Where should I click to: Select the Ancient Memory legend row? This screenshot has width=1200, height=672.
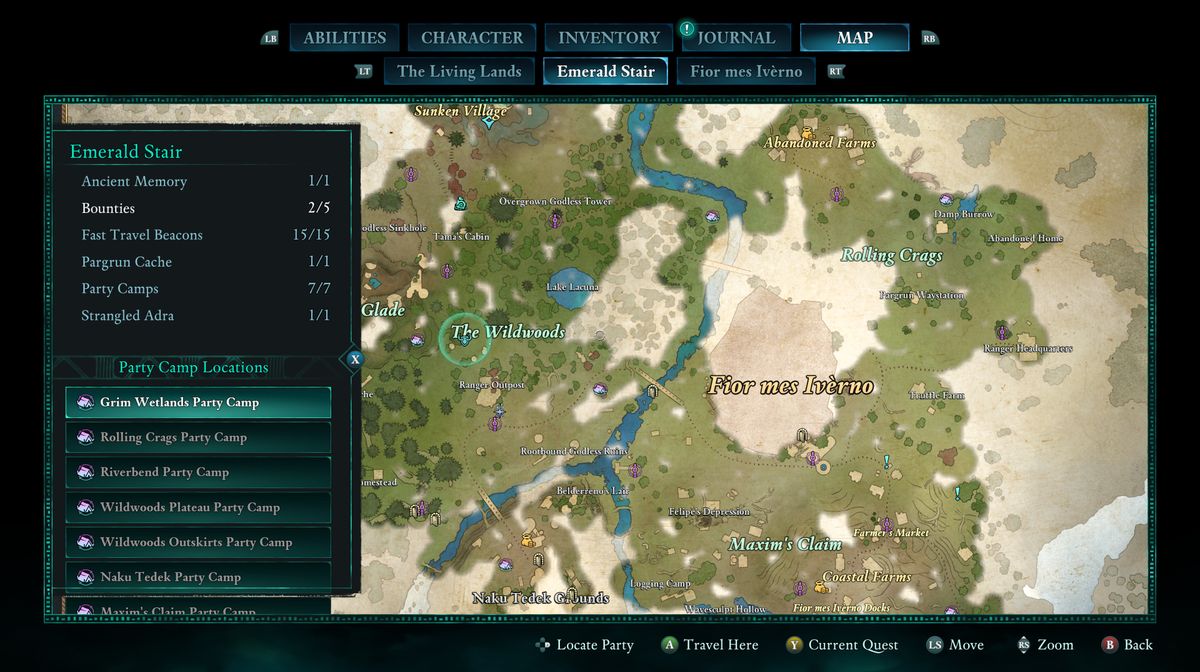tap(205, 181)
